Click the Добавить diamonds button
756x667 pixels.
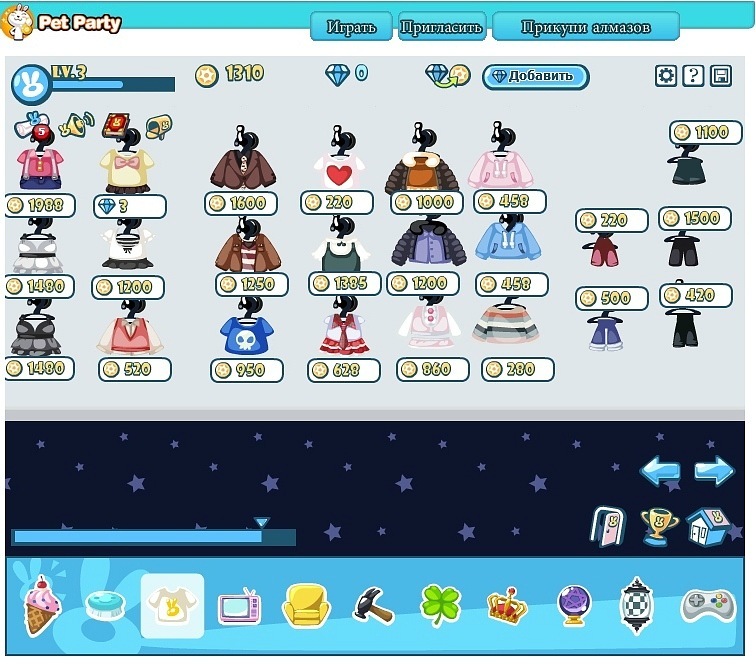click(x=535, y=76)
